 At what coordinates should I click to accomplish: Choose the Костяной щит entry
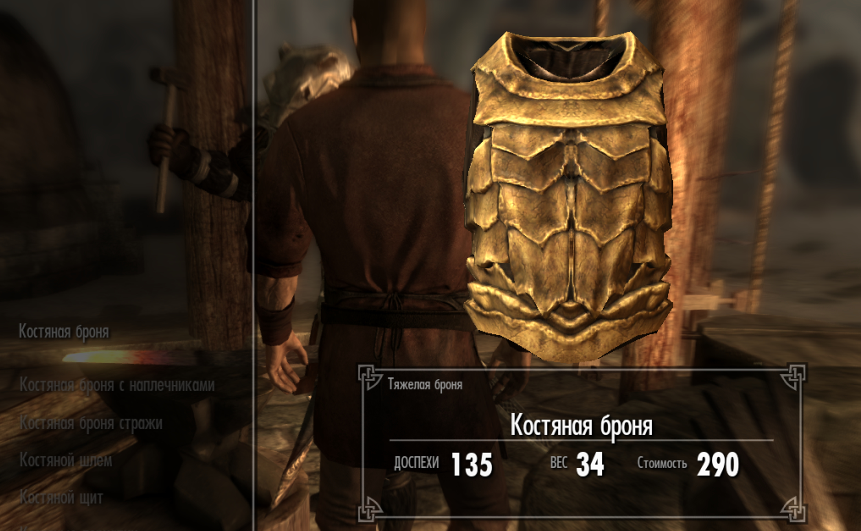coord(61,497)
